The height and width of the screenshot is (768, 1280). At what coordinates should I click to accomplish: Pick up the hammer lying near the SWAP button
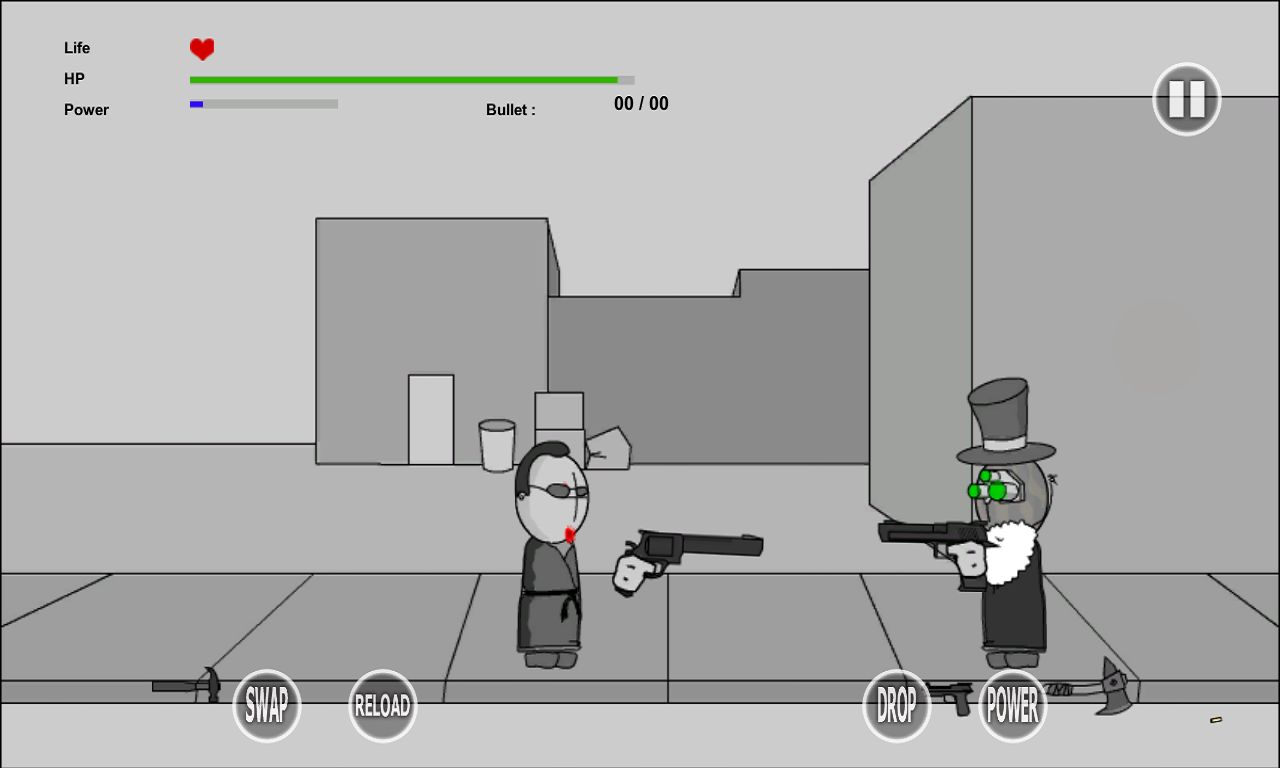click(190, 685)
